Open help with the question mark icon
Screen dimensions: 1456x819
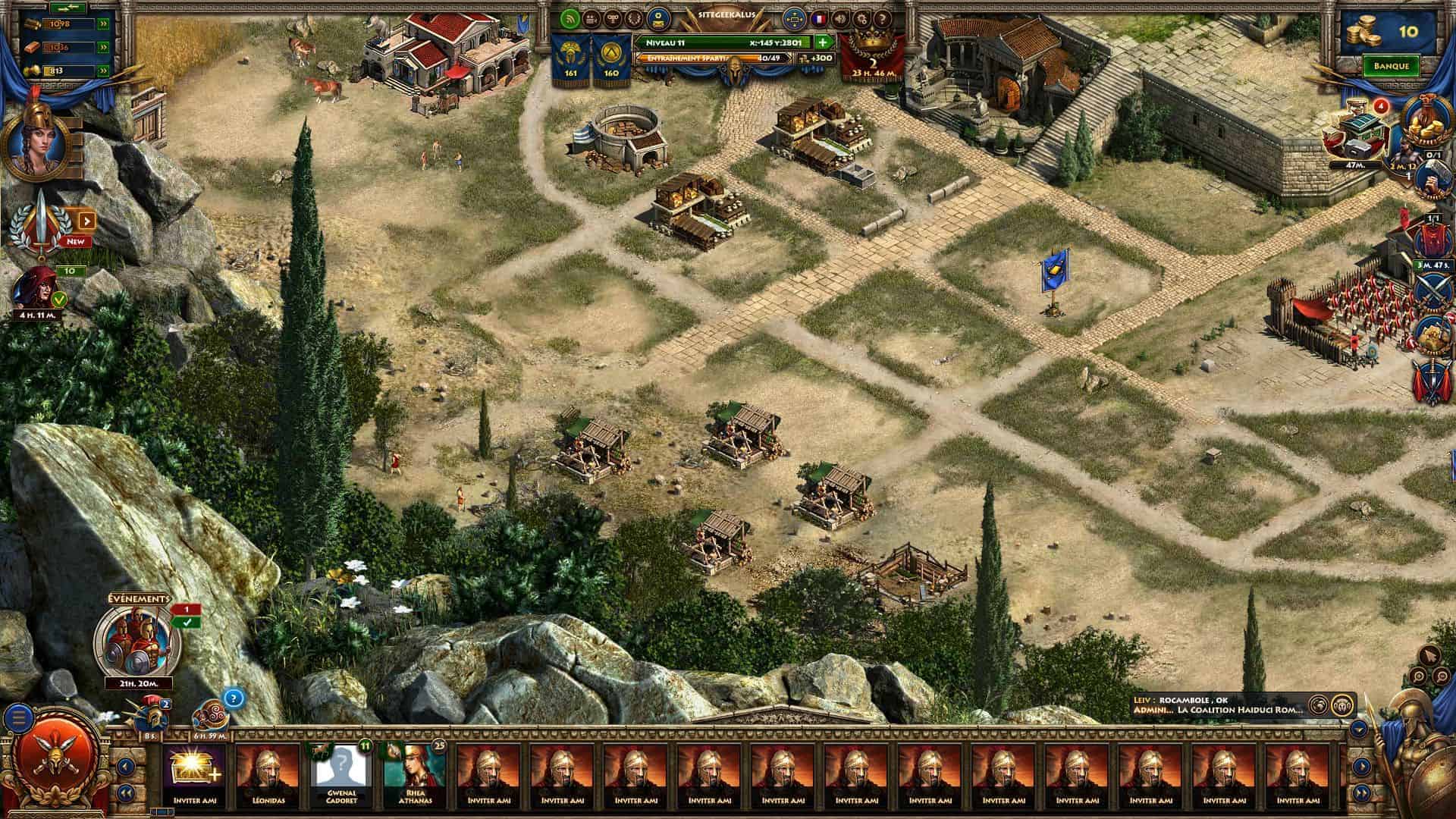882,18
